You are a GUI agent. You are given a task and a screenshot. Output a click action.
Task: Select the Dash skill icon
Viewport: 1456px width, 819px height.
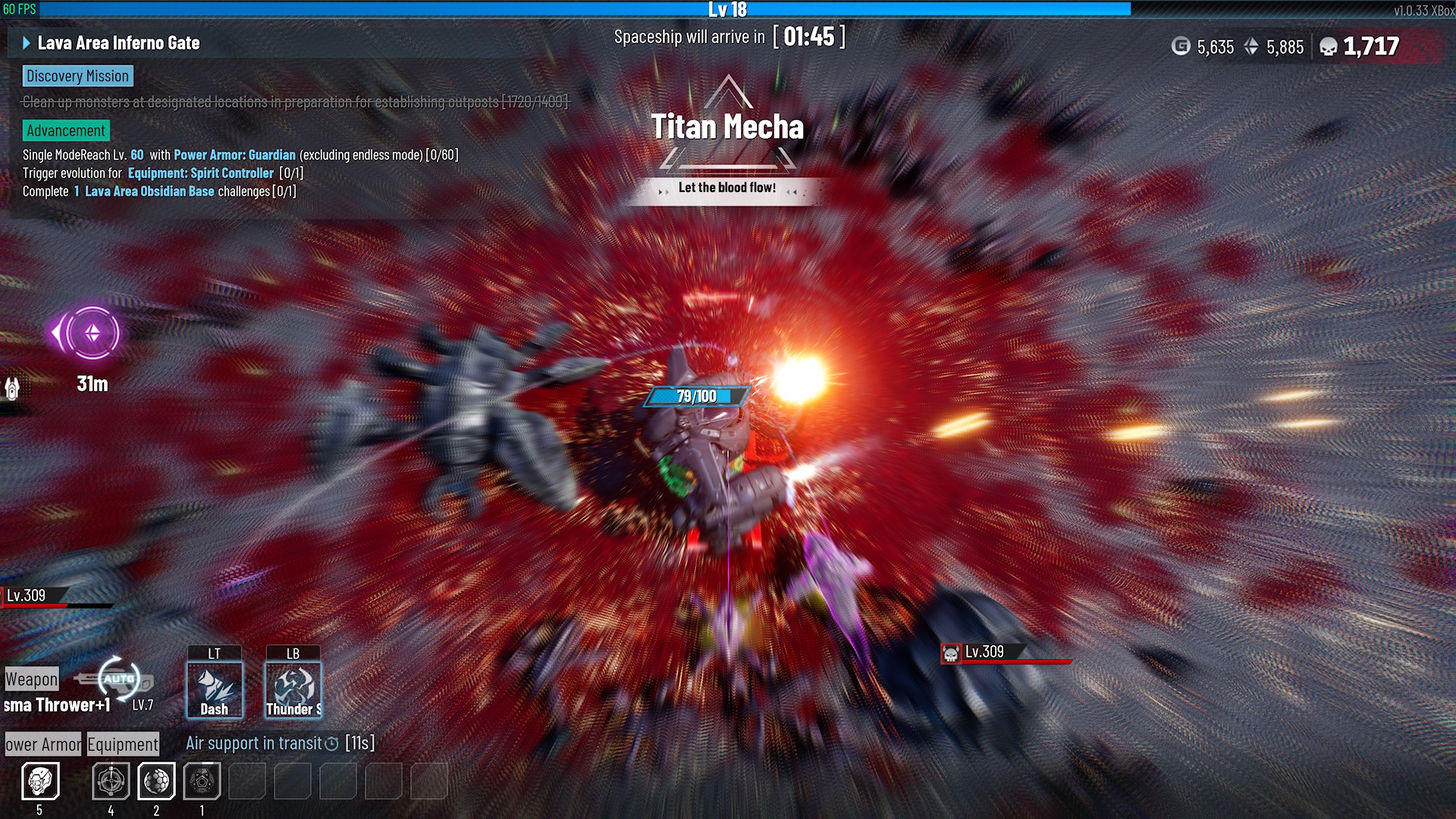(x=215, y=686)
